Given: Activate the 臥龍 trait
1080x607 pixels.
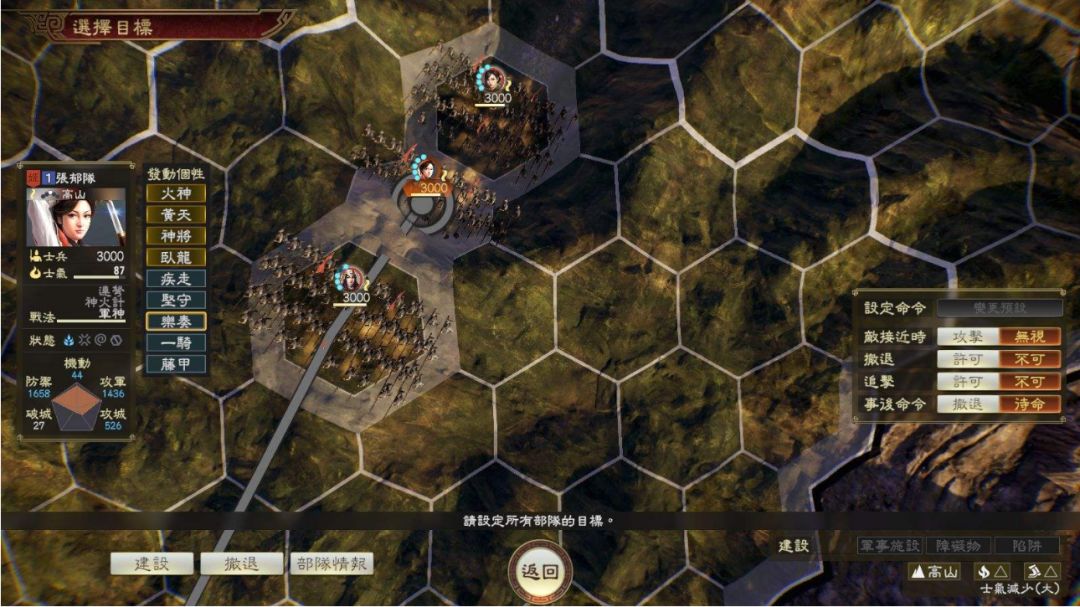Looking at the screenshot, I should pos(176,257).
